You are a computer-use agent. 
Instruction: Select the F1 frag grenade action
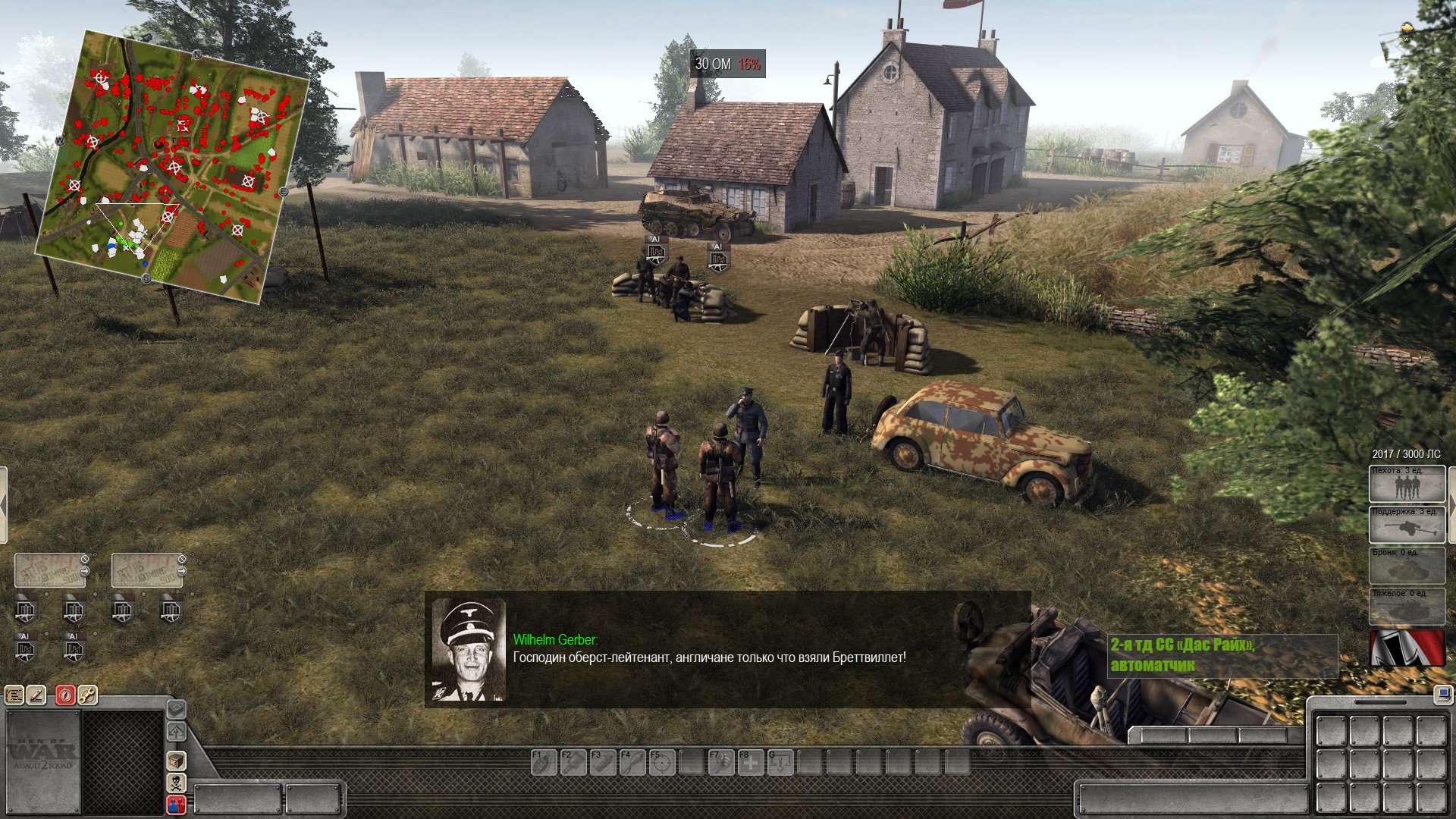(544, 762)
